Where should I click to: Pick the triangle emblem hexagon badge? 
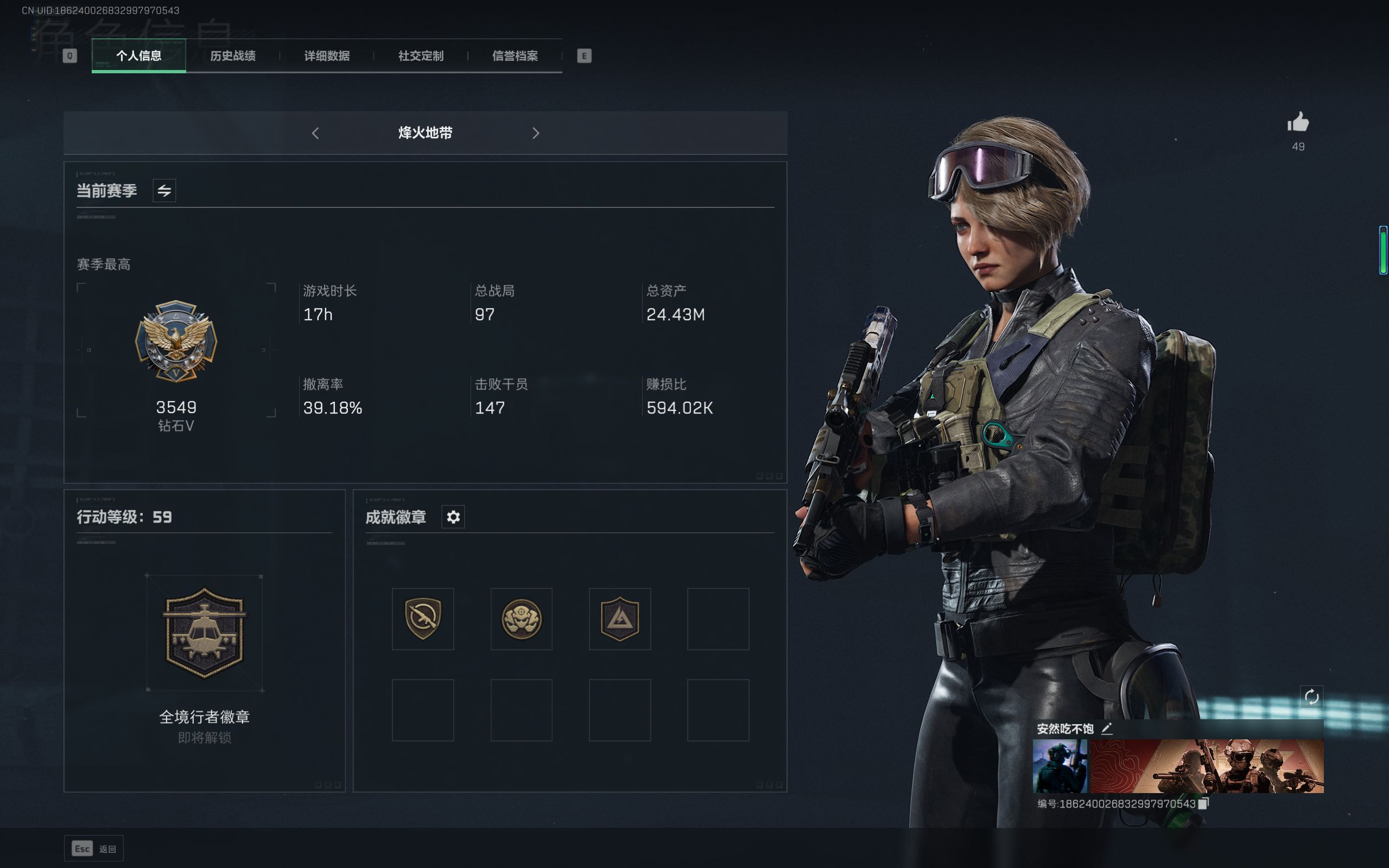tap(620, 619)
